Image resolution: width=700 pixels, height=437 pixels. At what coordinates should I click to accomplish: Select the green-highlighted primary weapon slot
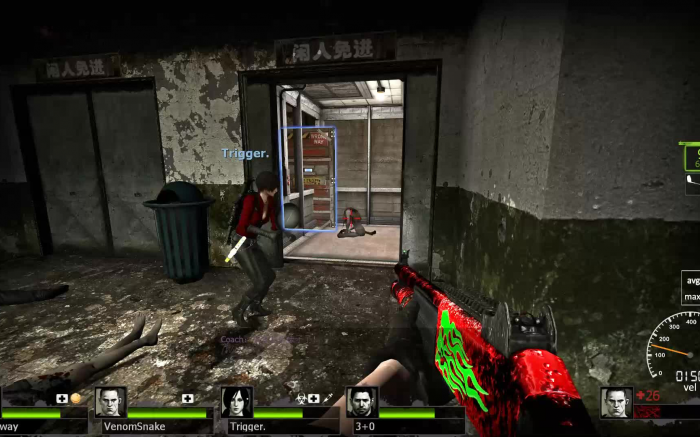[692, 157]
